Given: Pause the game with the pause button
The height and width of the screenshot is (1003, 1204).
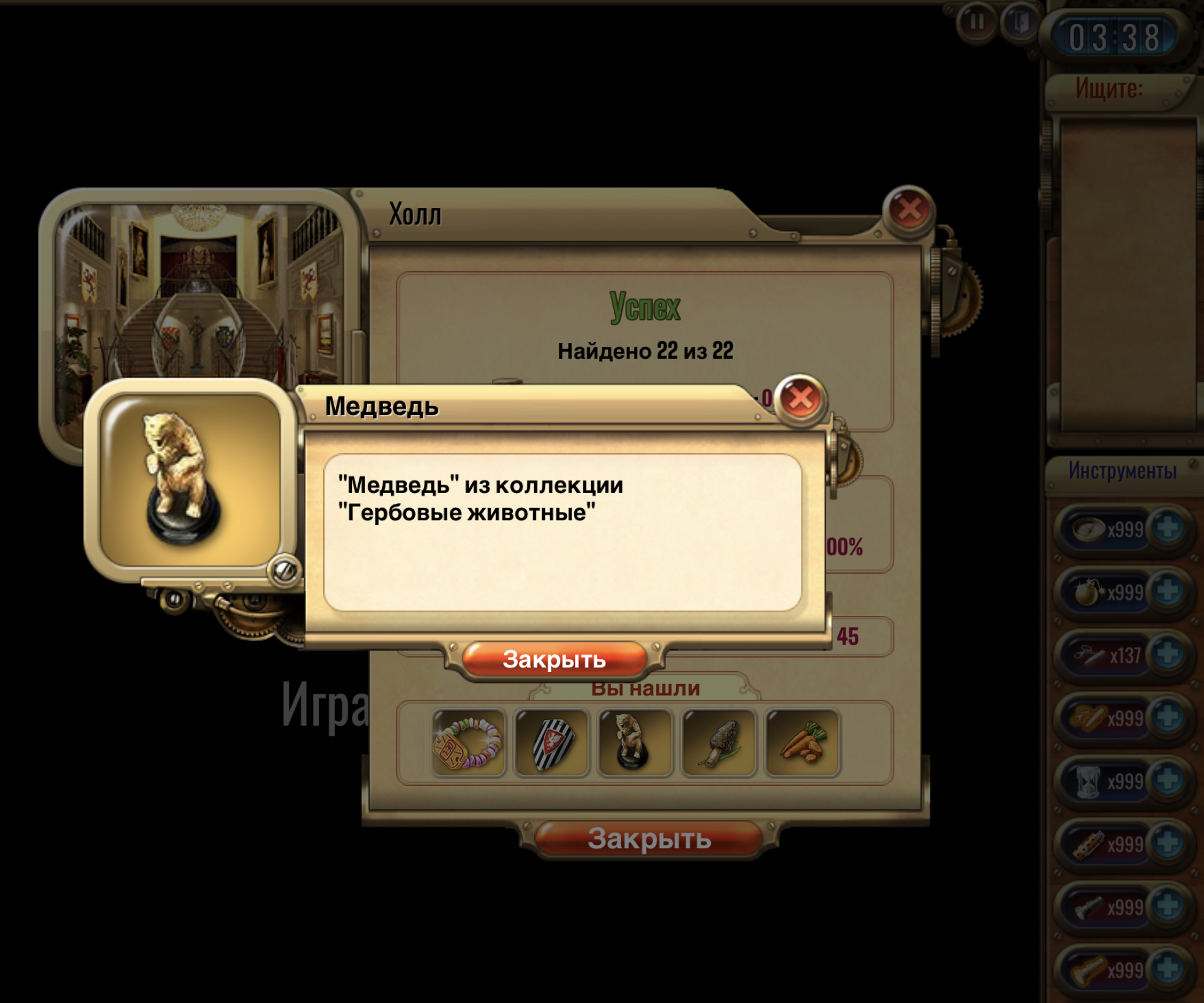Looking at the screenshot, I should 976,23.
